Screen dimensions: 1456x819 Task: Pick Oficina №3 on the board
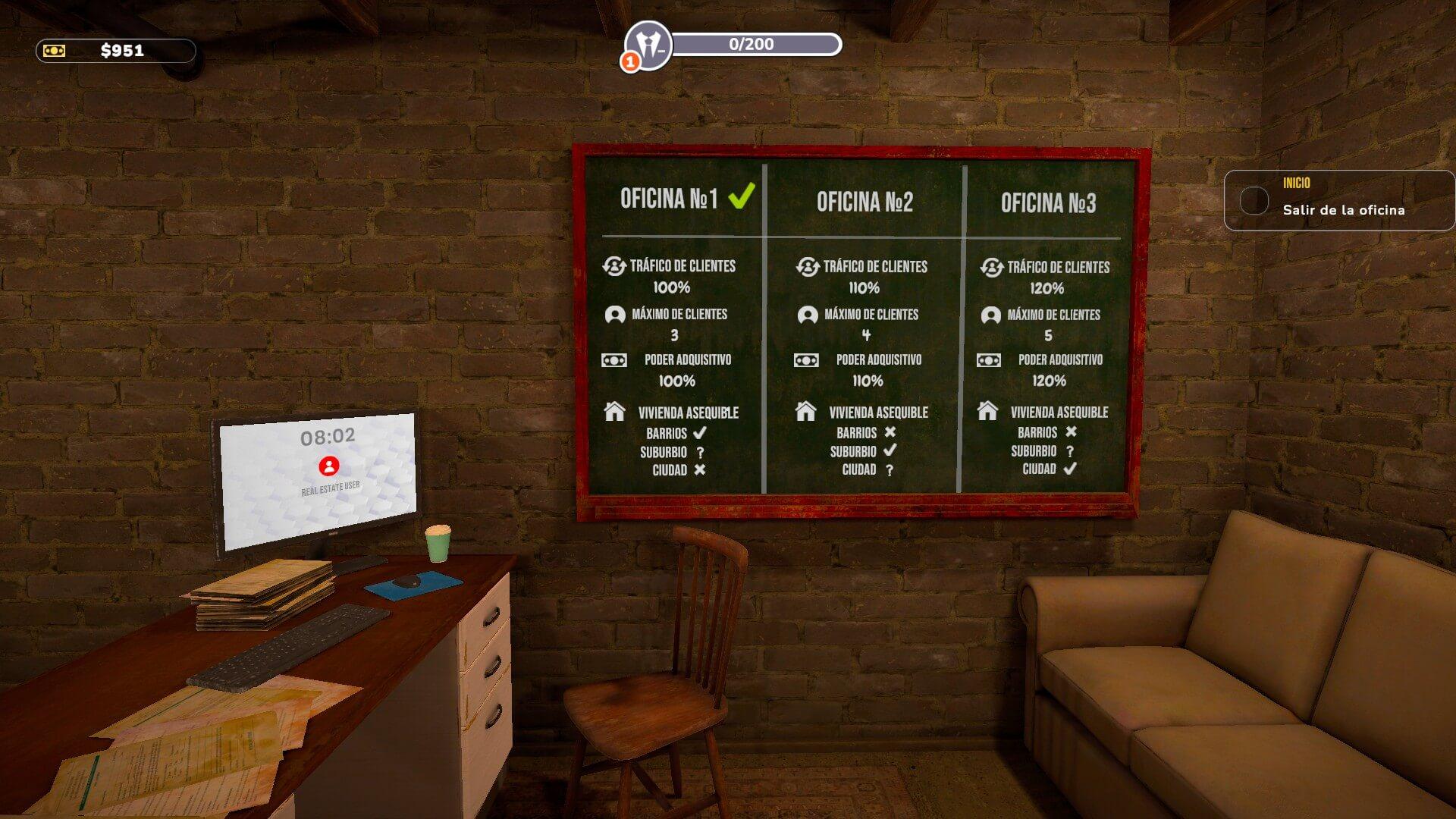pyautogui.click(x=1048, y=203)
